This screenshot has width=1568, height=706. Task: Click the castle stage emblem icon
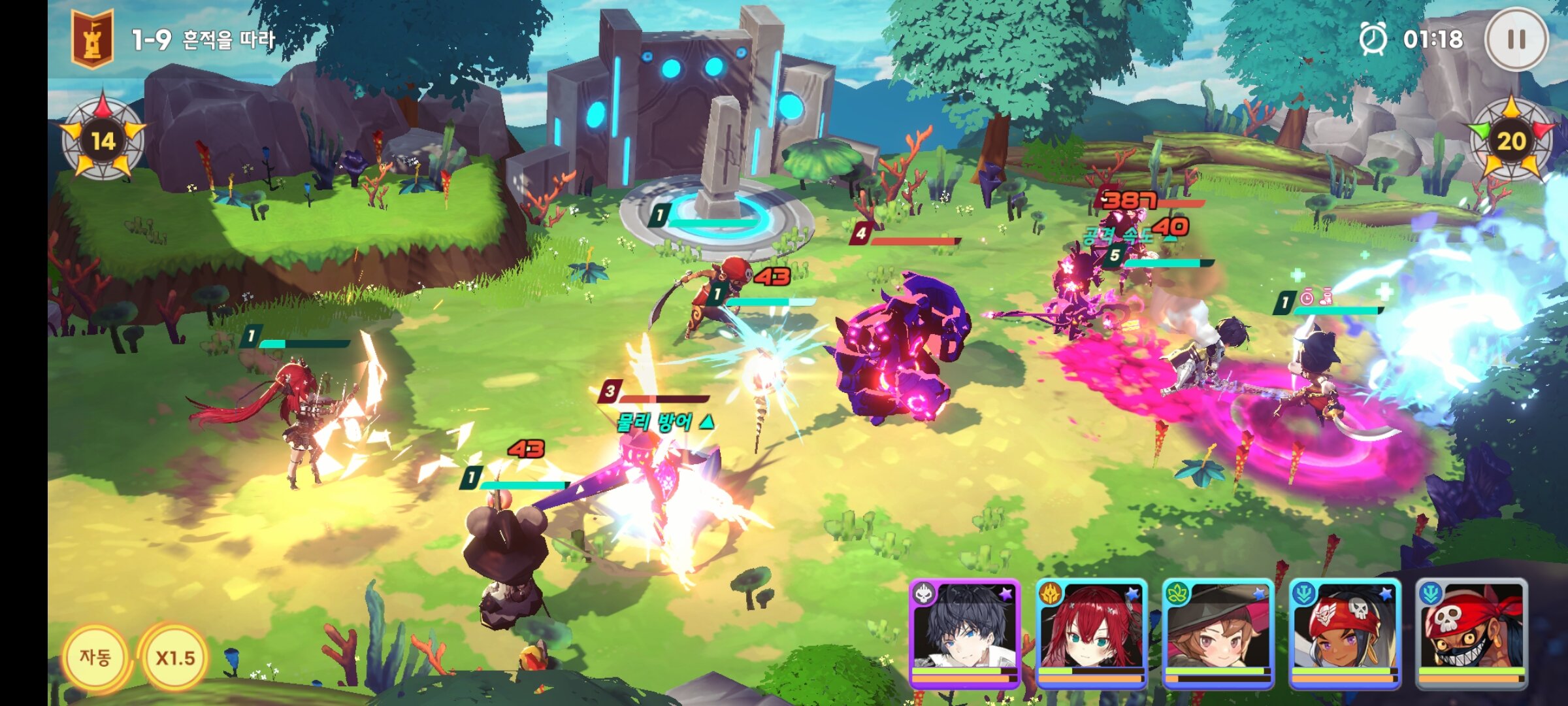[x=93, y=39]
